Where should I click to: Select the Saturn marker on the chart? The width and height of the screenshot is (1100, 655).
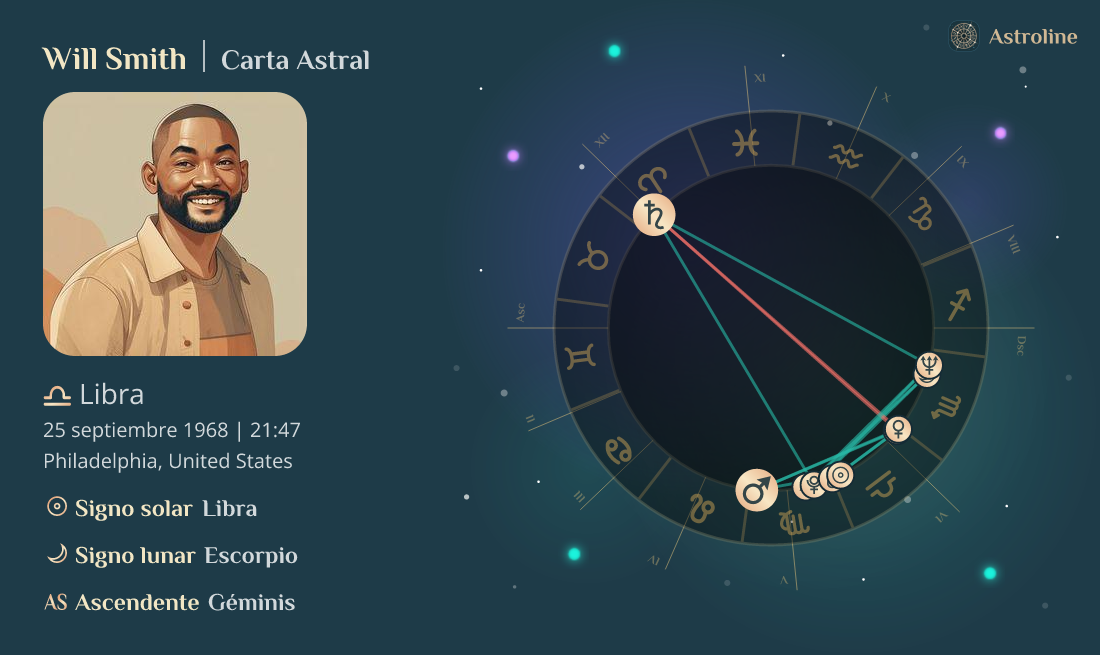654,215
